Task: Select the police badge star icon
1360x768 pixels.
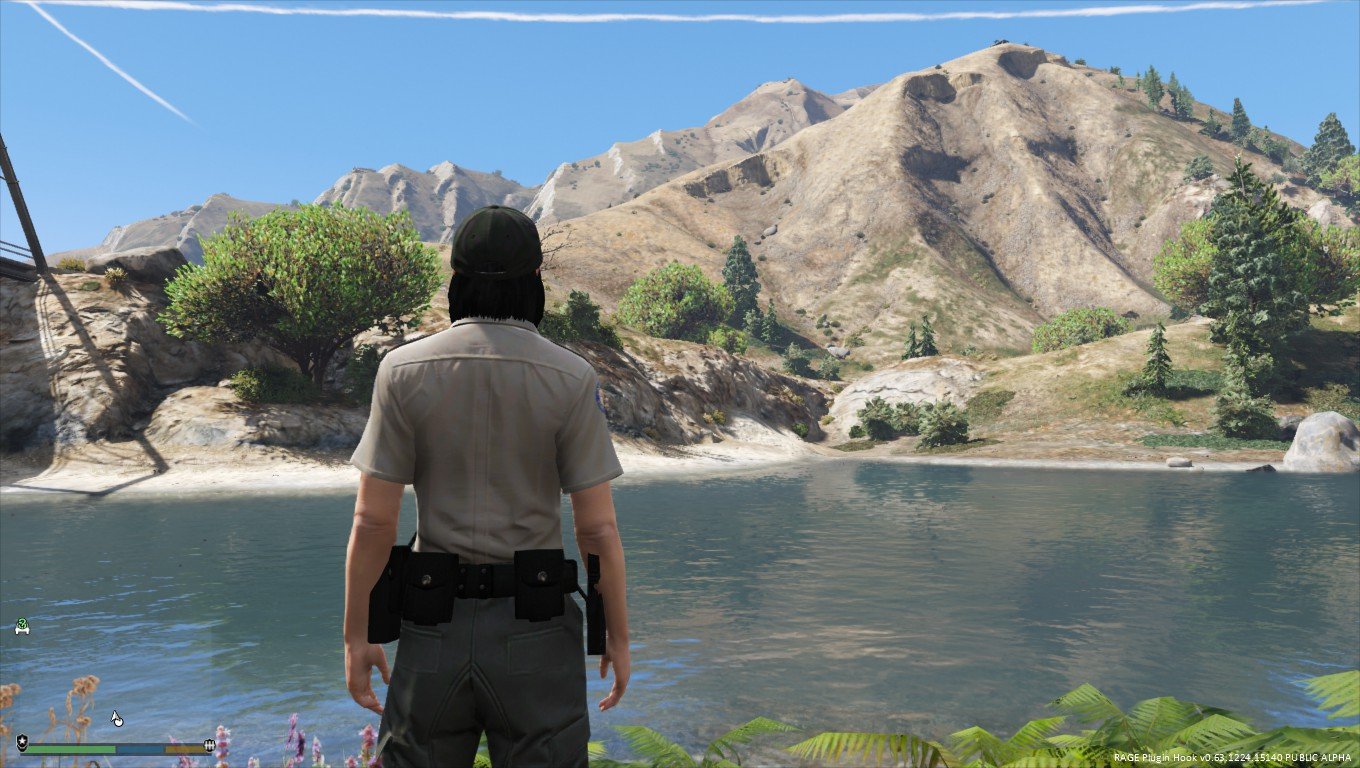Action: [x=22, y=743]
